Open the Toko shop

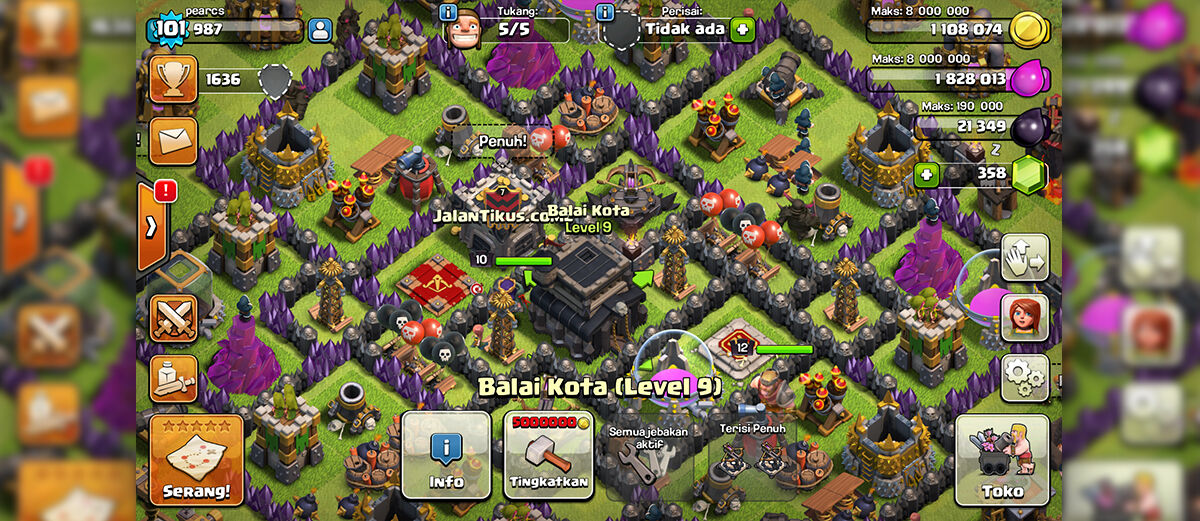point(1002,459)
